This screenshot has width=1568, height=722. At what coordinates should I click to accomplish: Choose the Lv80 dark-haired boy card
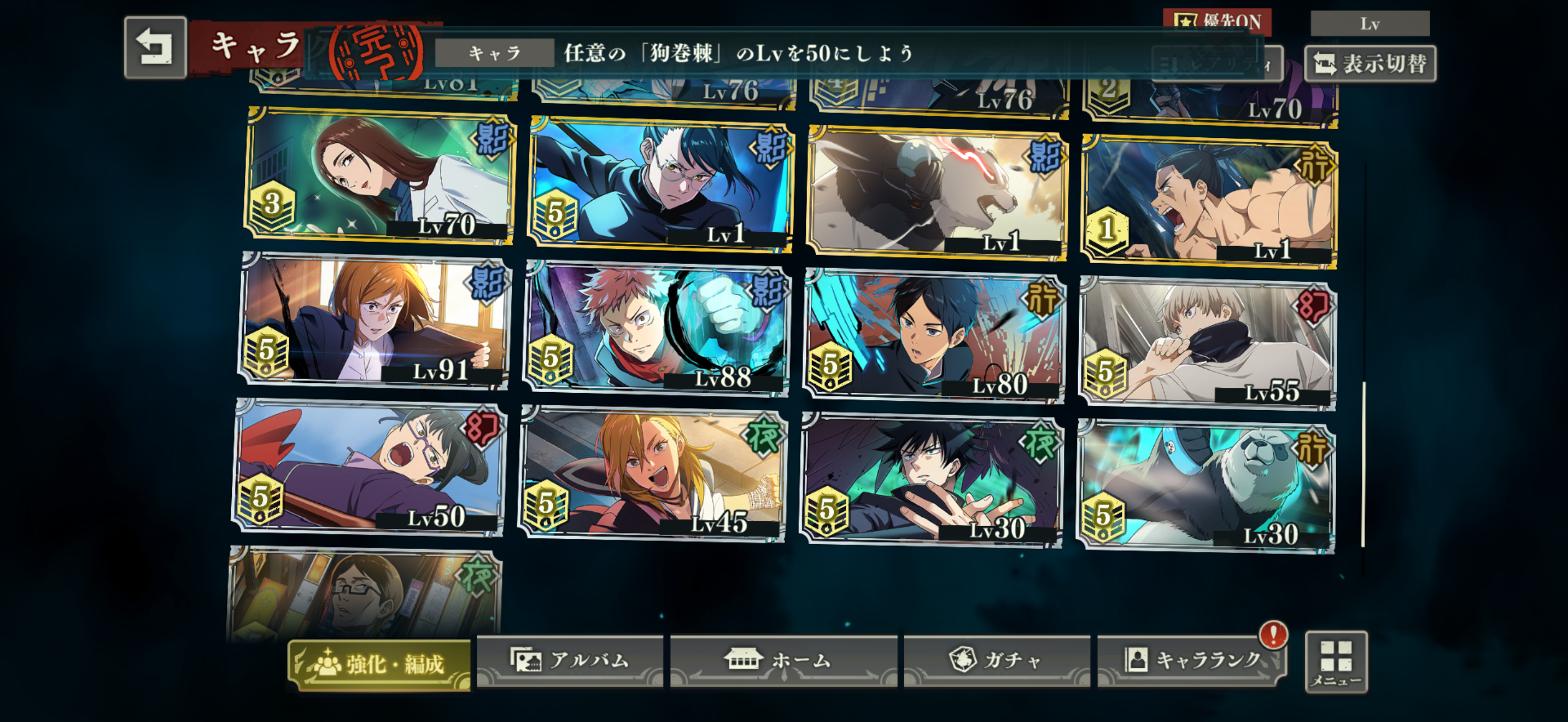point(934,336)
